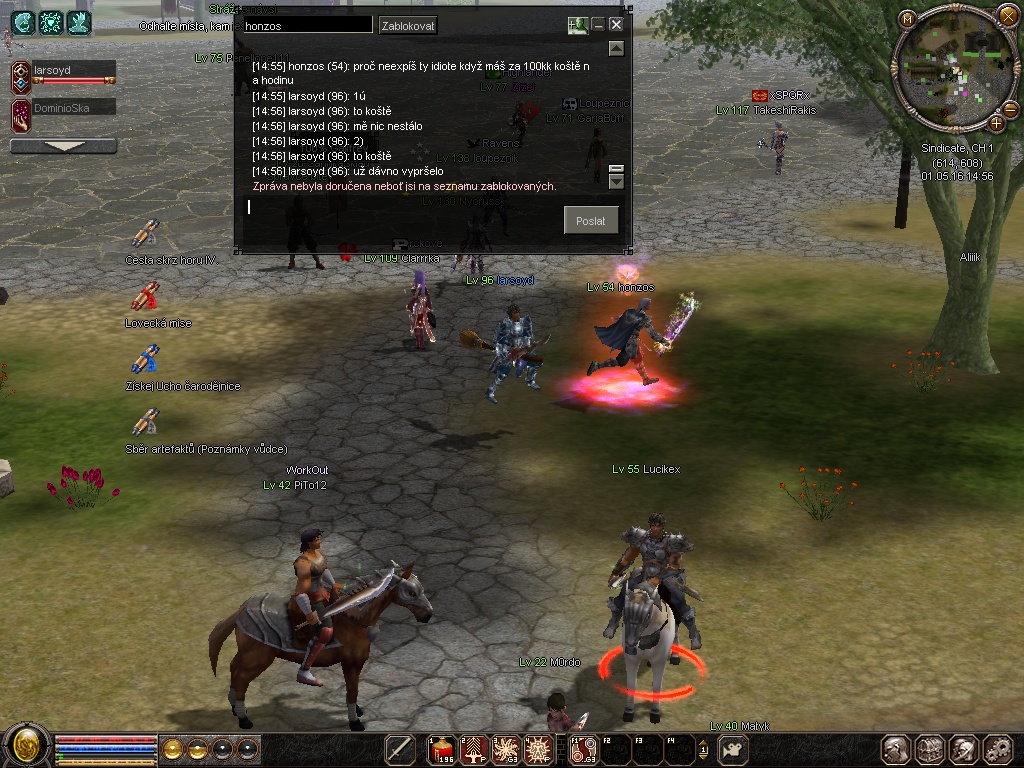
Task: Zoom out the minimap with the minus button
Action: 1008,108
